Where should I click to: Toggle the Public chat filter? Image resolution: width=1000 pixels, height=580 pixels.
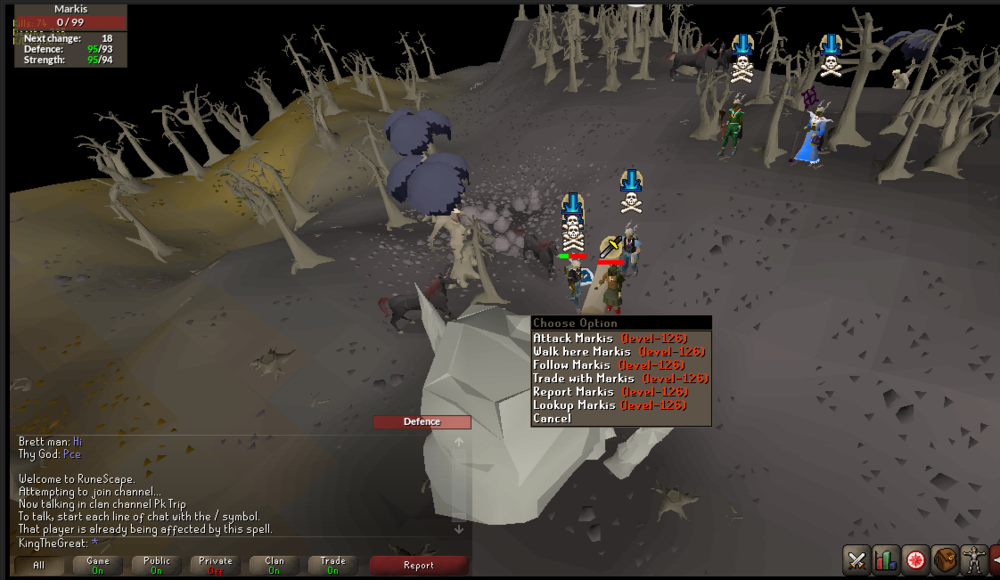tap(157, 565)
